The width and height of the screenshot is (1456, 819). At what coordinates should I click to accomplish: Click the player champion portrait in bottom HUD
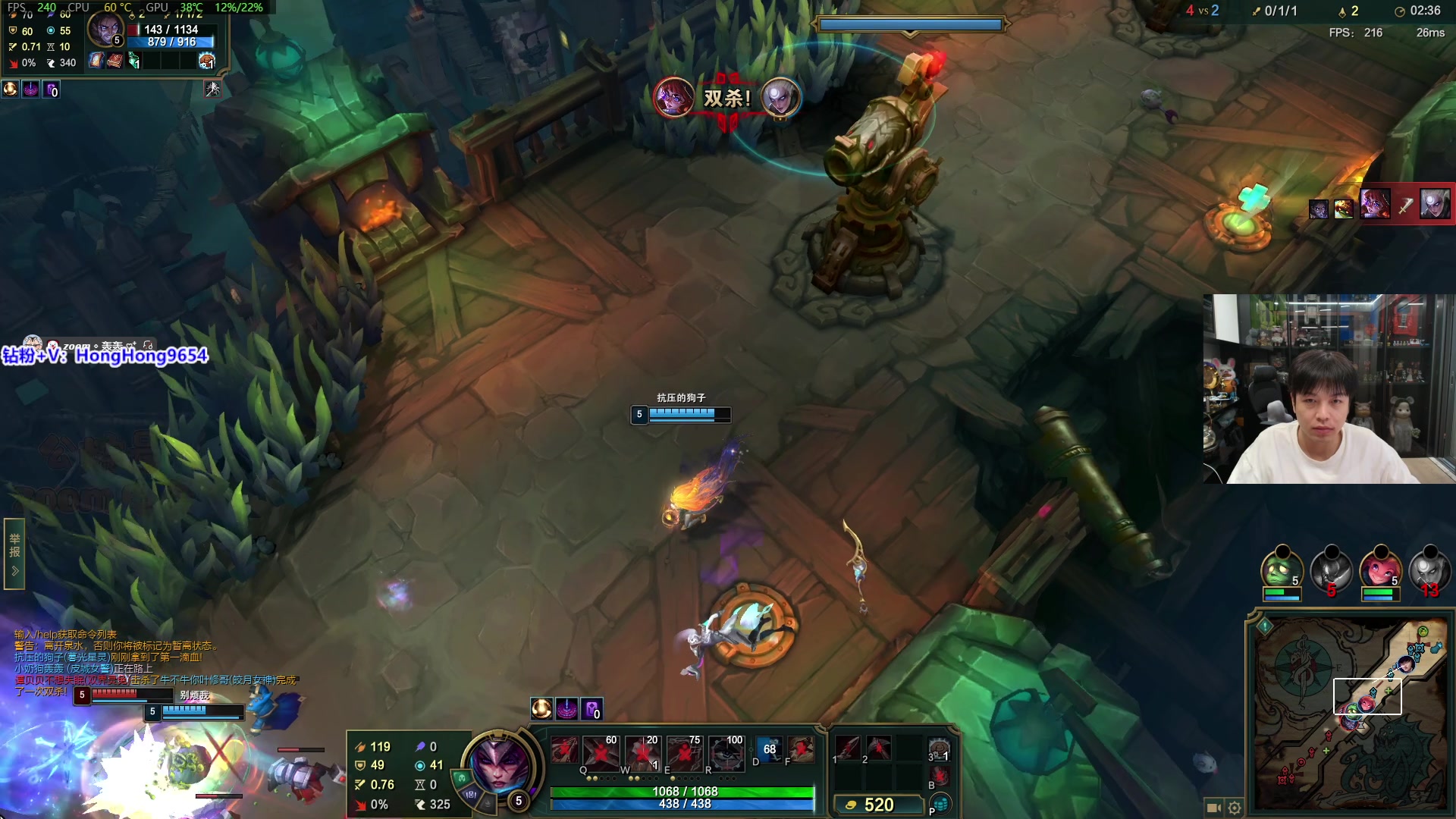point(499,763)
